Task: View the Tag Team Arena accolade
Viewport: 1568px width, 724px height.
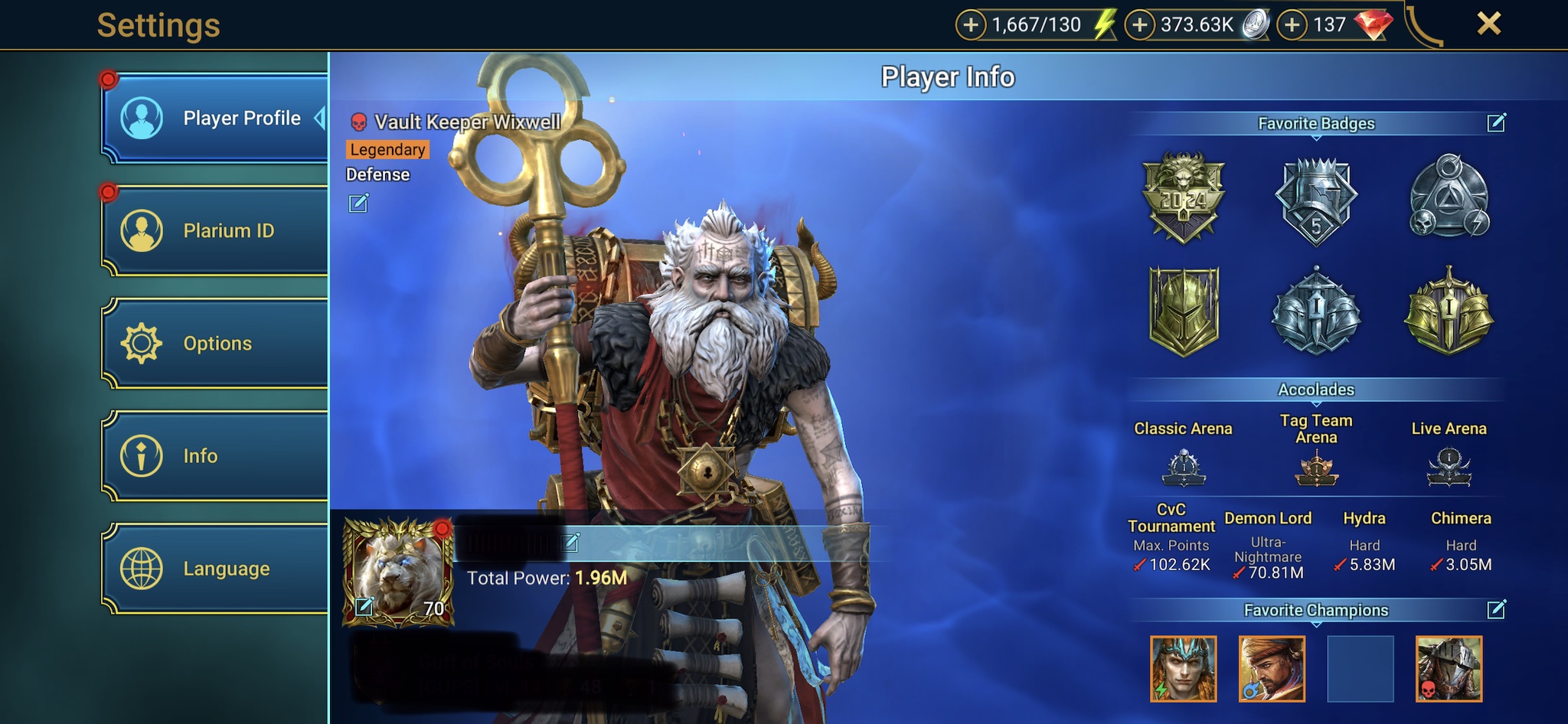Action: point(1316,468)
